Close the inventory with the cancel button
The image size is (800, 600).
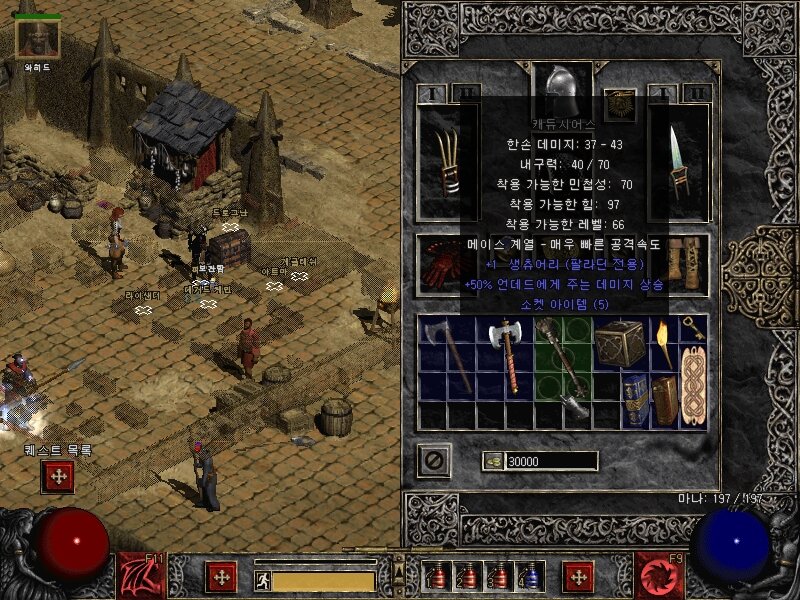(x=434, y=460)
